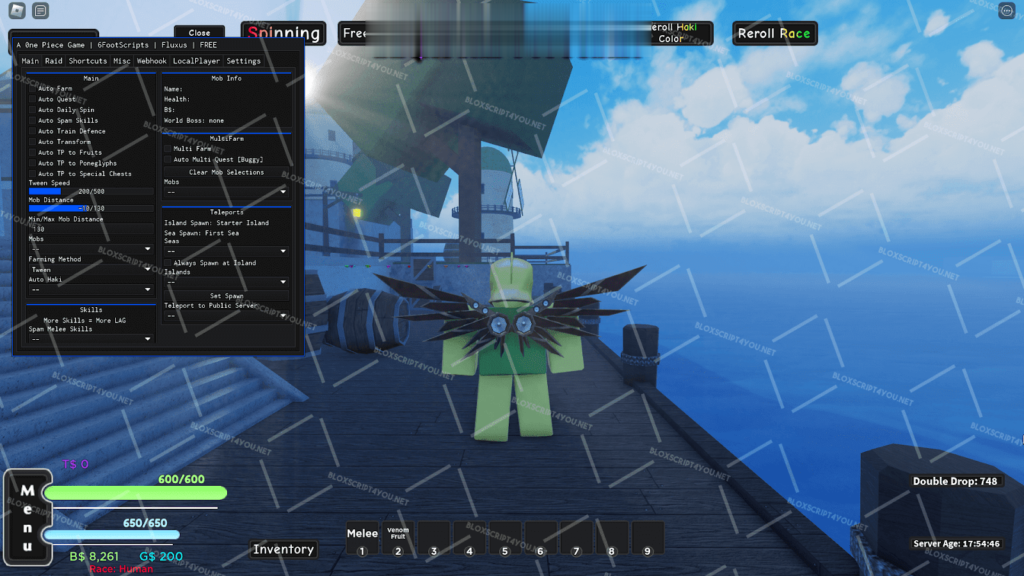Click the Clear Mob Selections button
Screen dimensions: 1024x576
point(226,172)
